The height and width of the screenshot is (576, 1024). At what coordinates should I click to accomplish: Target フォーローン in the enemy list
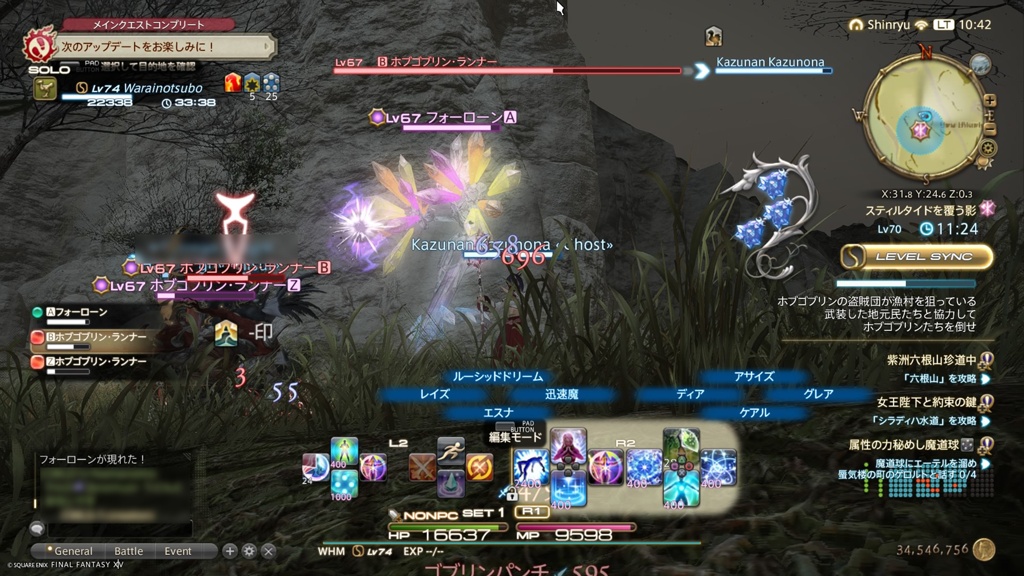(x=90, y=312)
